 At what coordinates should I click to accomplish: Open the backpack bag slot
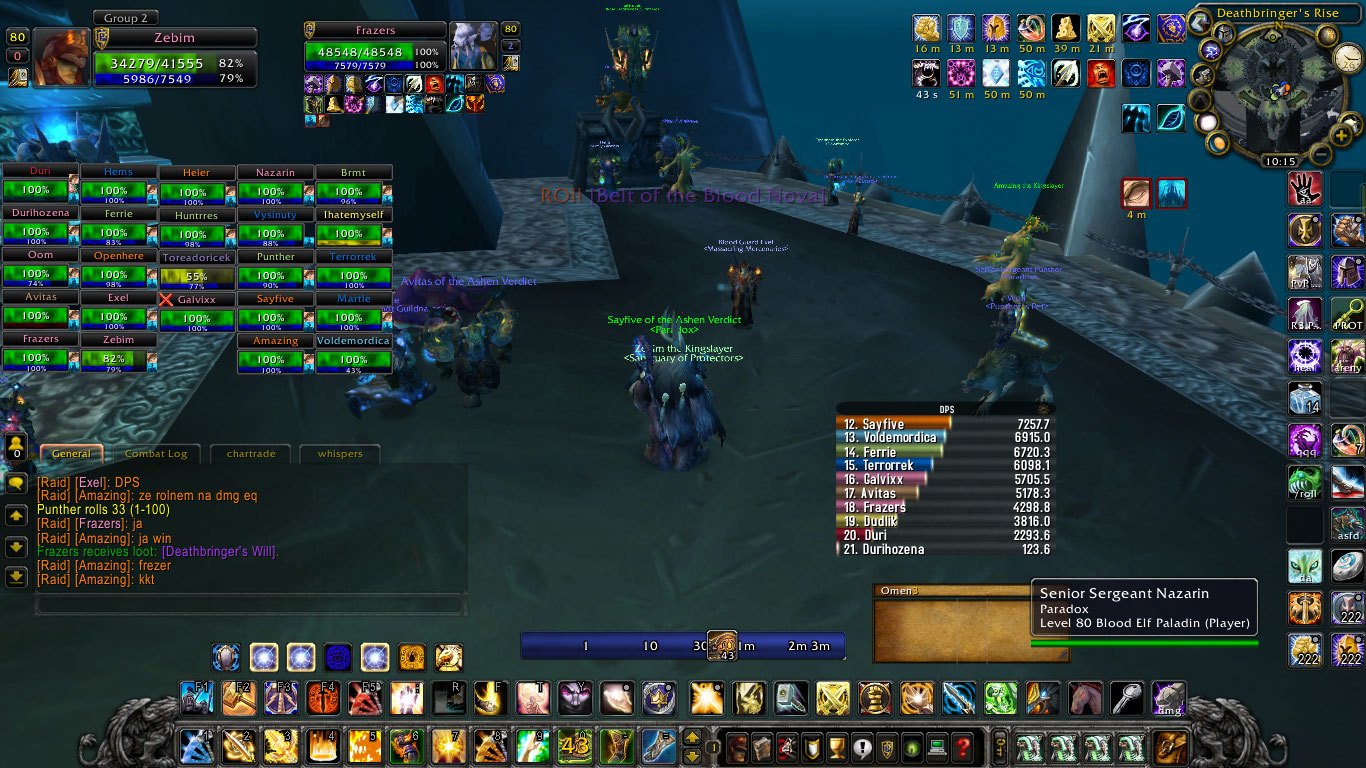[x=1170, y=746]
